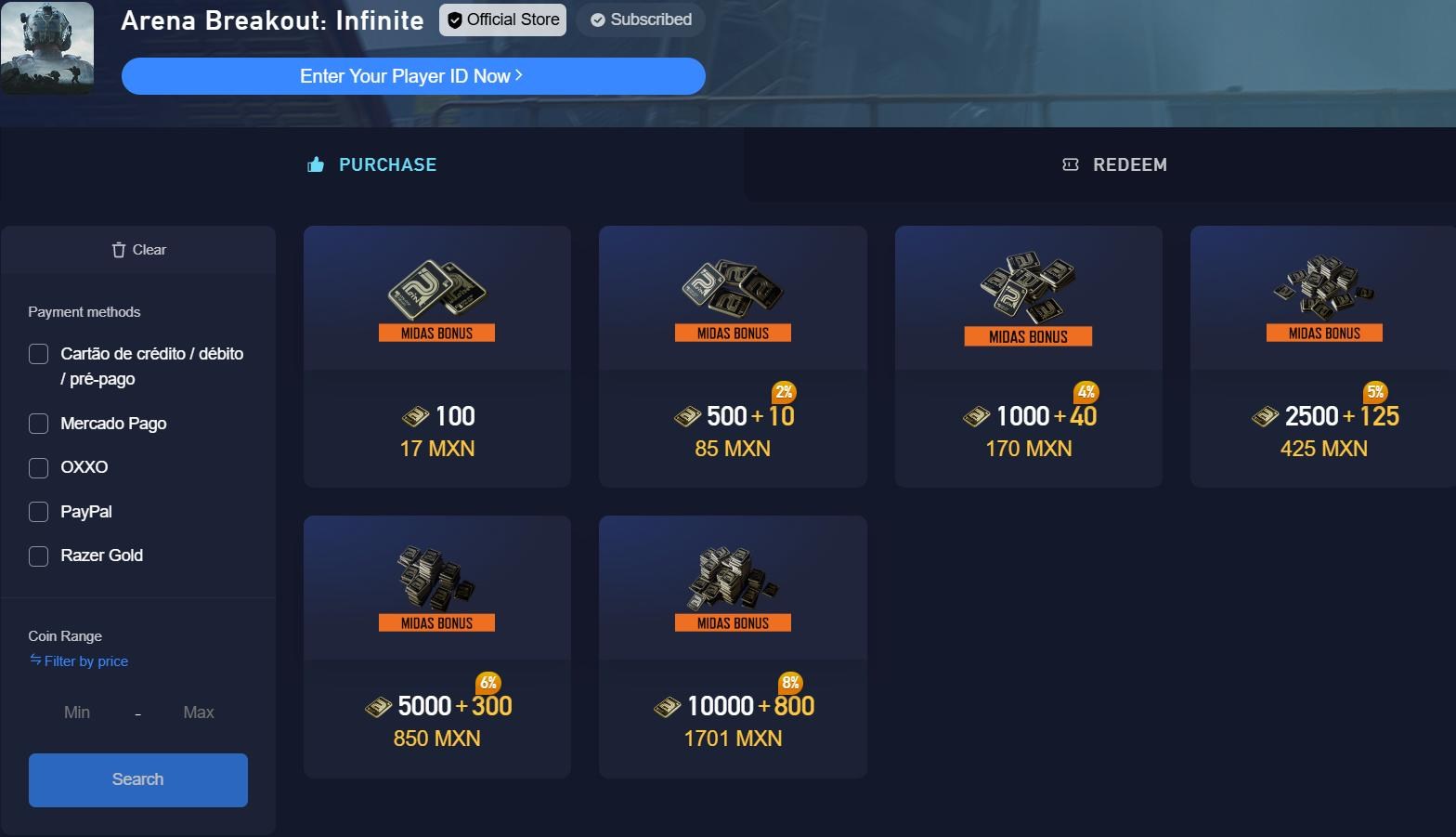Click the thumbs-up icon on the Purchase tab
This screenshot has height=837, width=1456.
click(313, 164)
